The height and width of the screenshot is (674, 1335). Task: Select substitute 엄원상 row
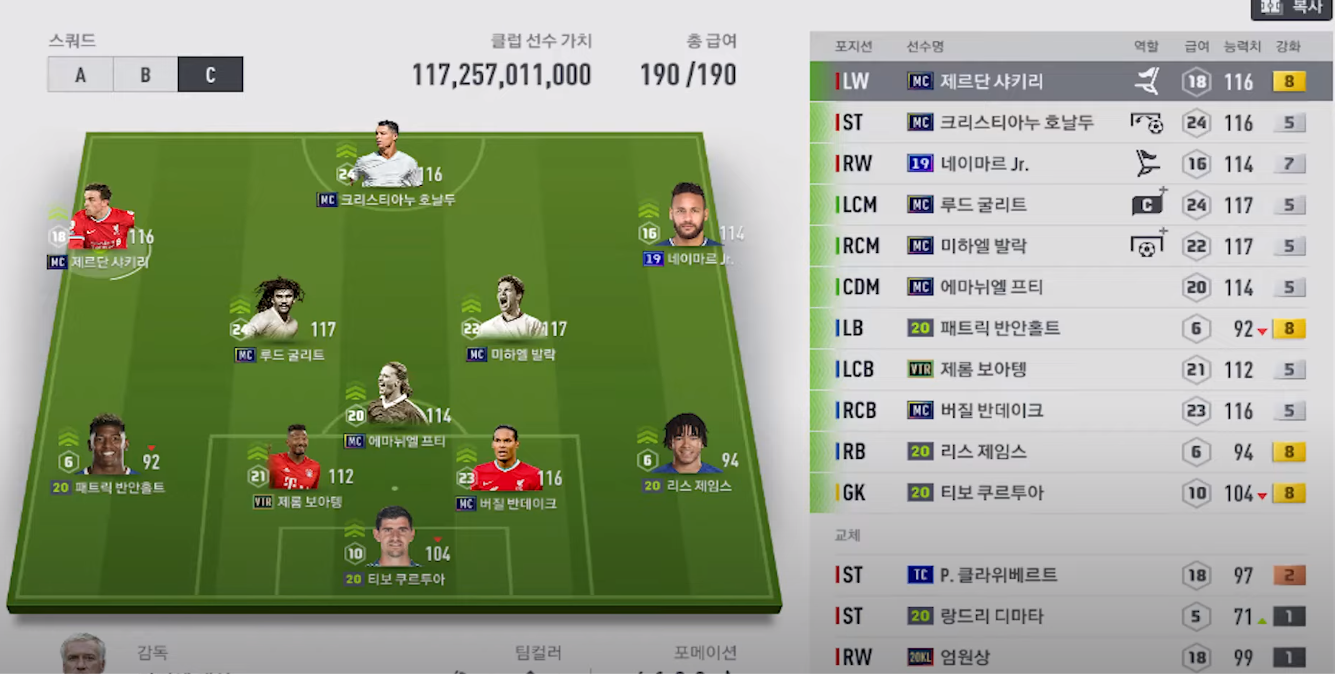click(x=1070, y=657)
